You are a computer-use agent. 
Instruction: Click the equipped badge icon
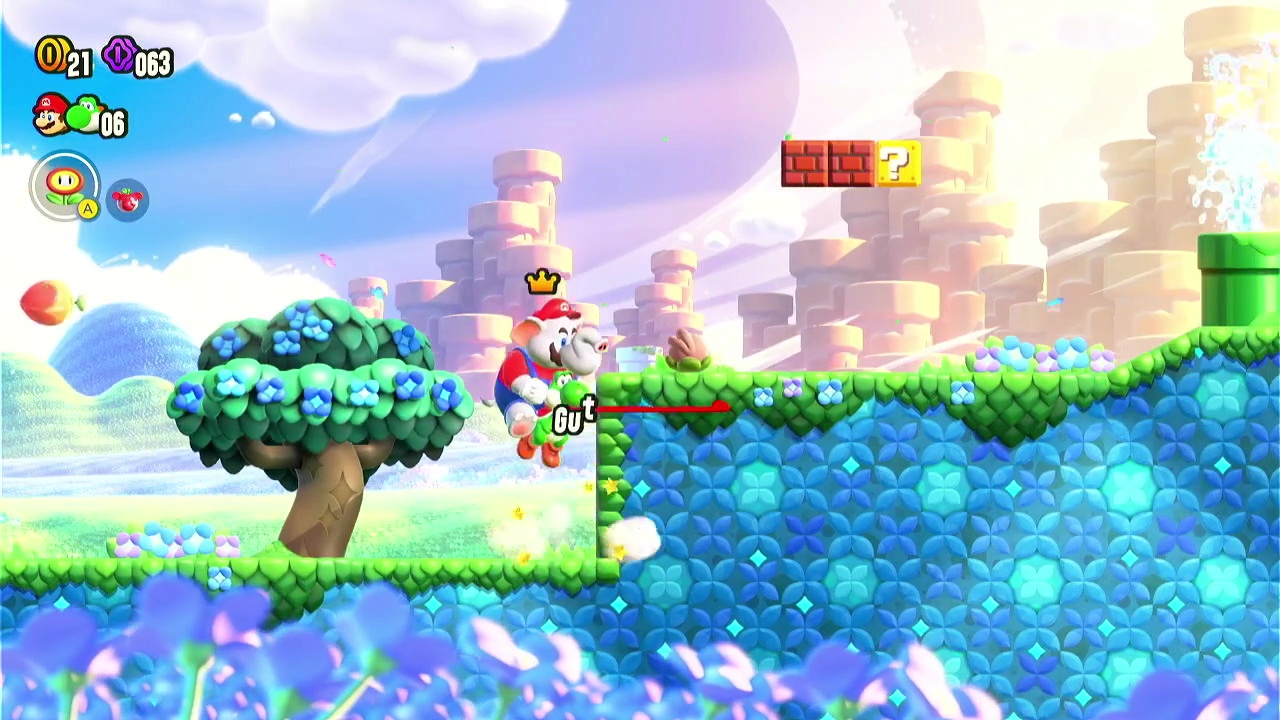[x=127, y=200]
